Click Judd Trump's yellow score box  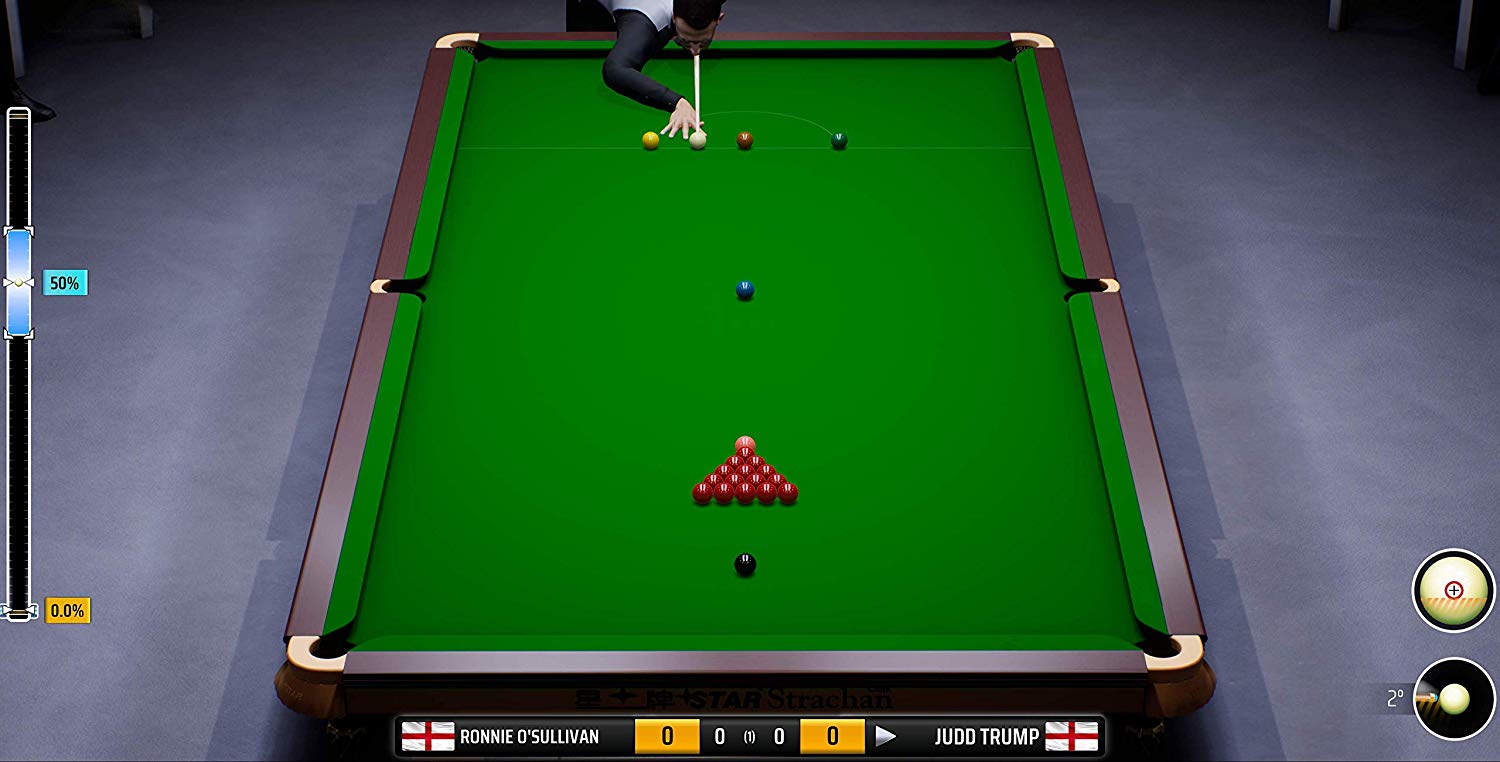tap(831, 736)
